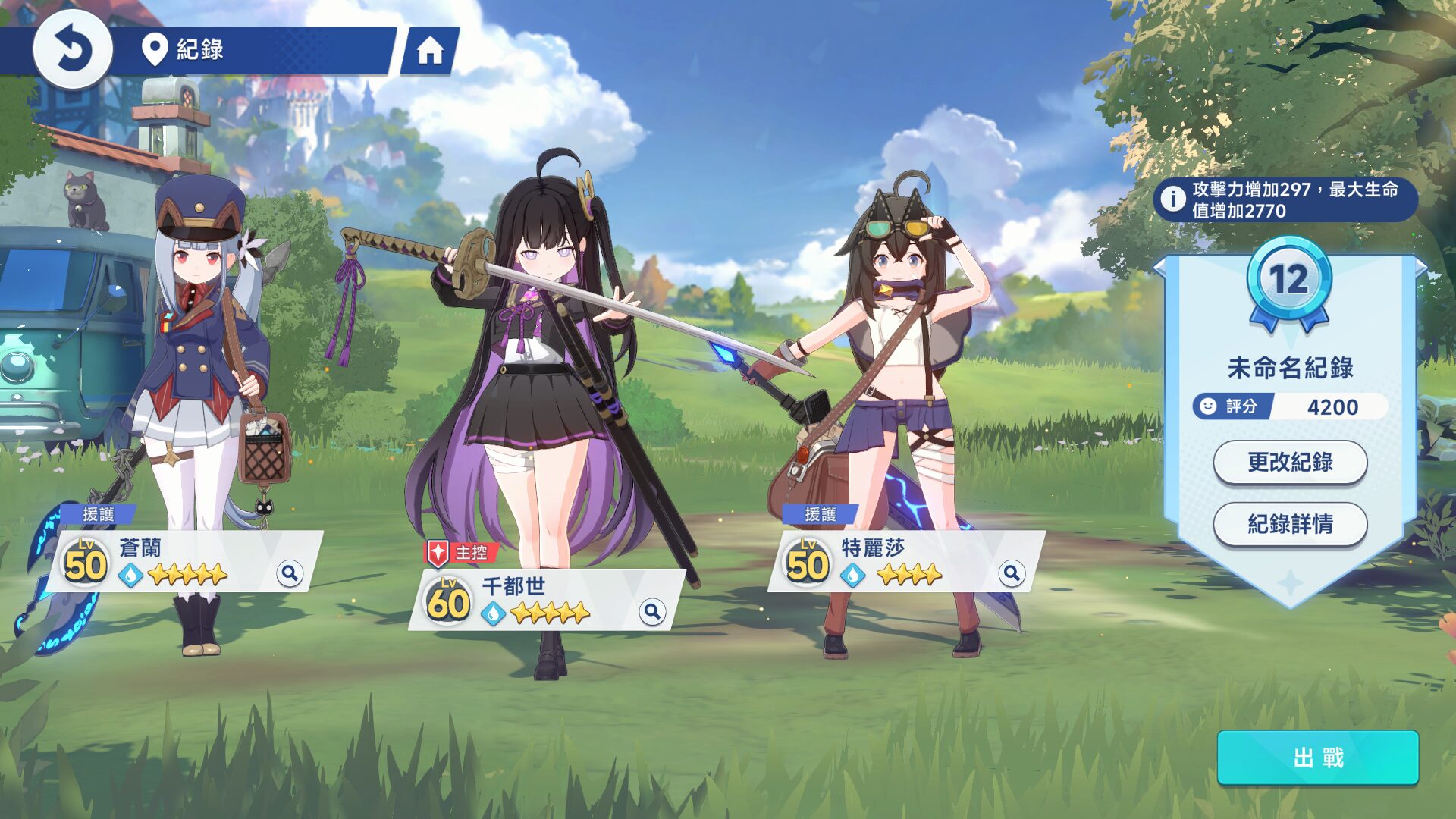Show the attack bonus info tooltip icon

point(1173,199)
